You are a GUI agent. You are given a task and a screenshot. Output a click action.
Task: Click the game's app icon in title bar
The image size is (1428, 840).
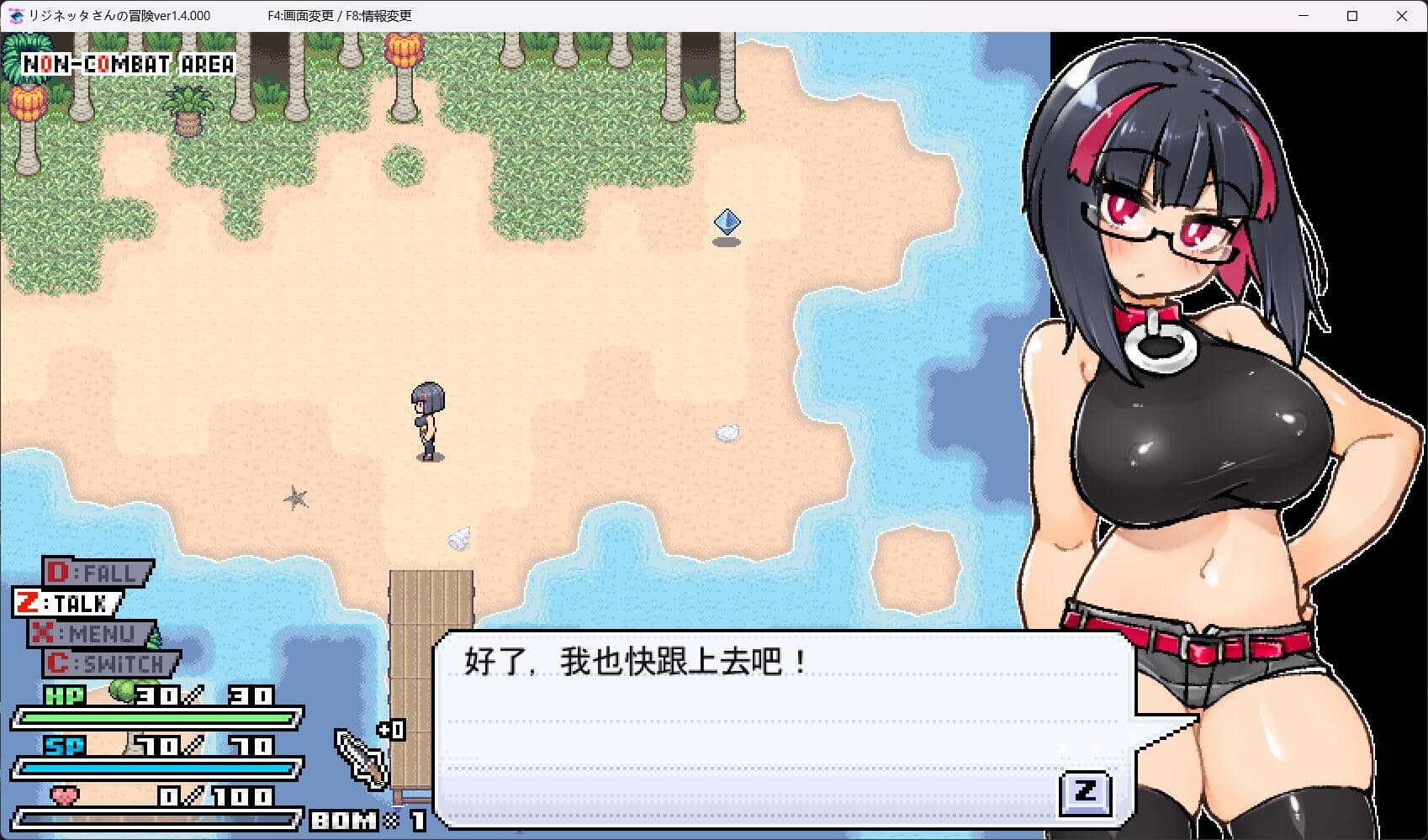pos(15,15)
